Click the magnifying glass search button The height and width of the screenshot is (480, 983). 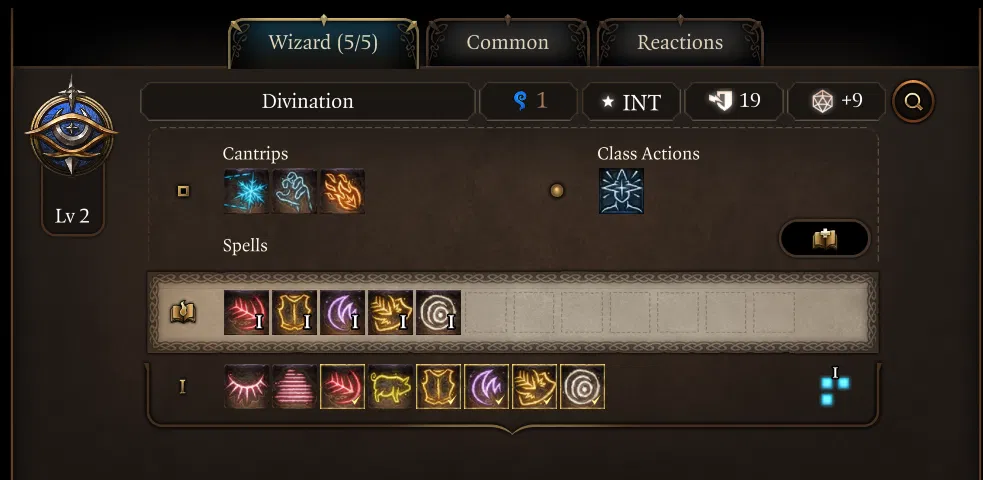(x=913, y=101)
